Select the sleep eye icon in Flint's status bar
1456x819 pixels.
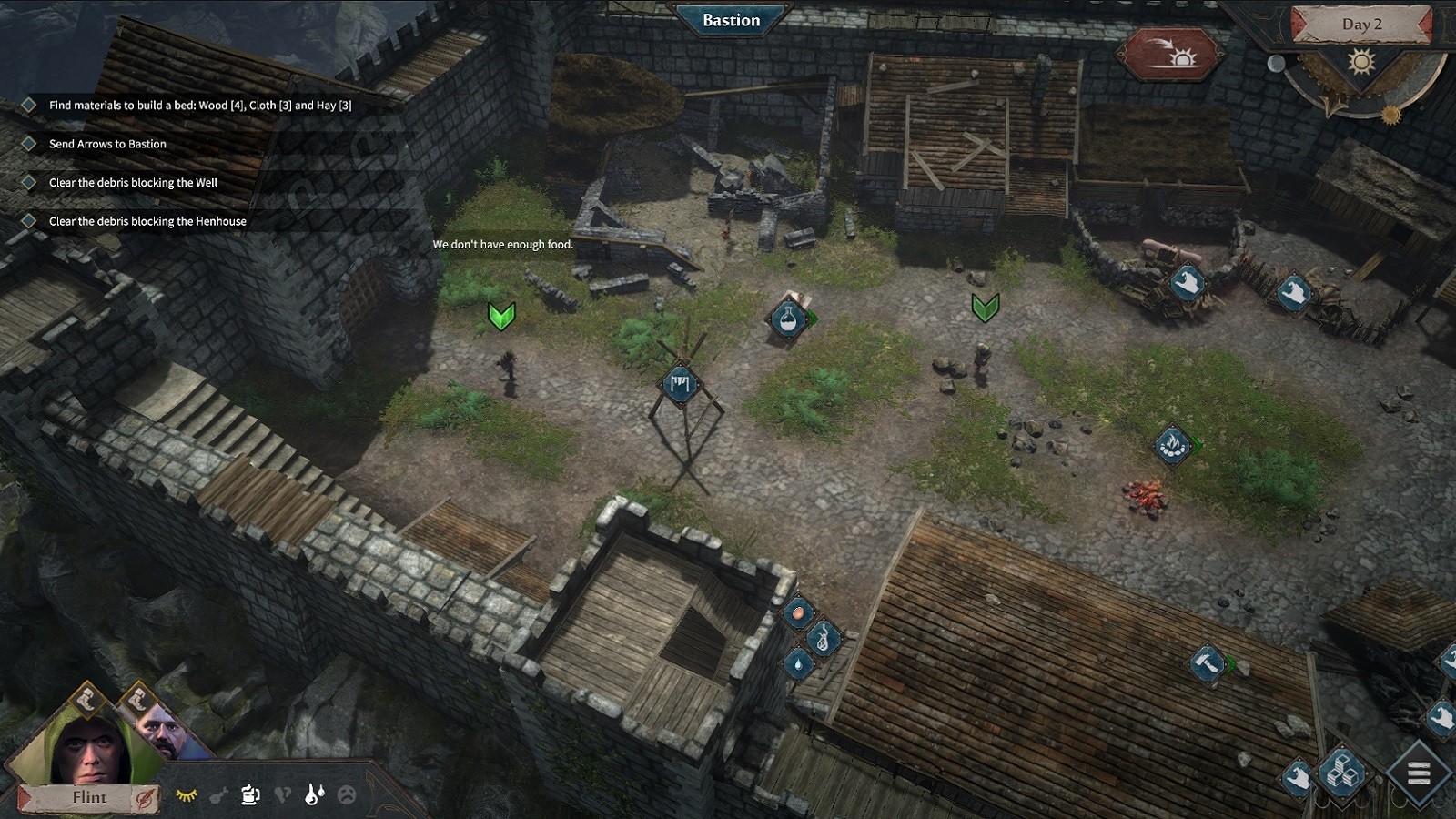(187, 795)
